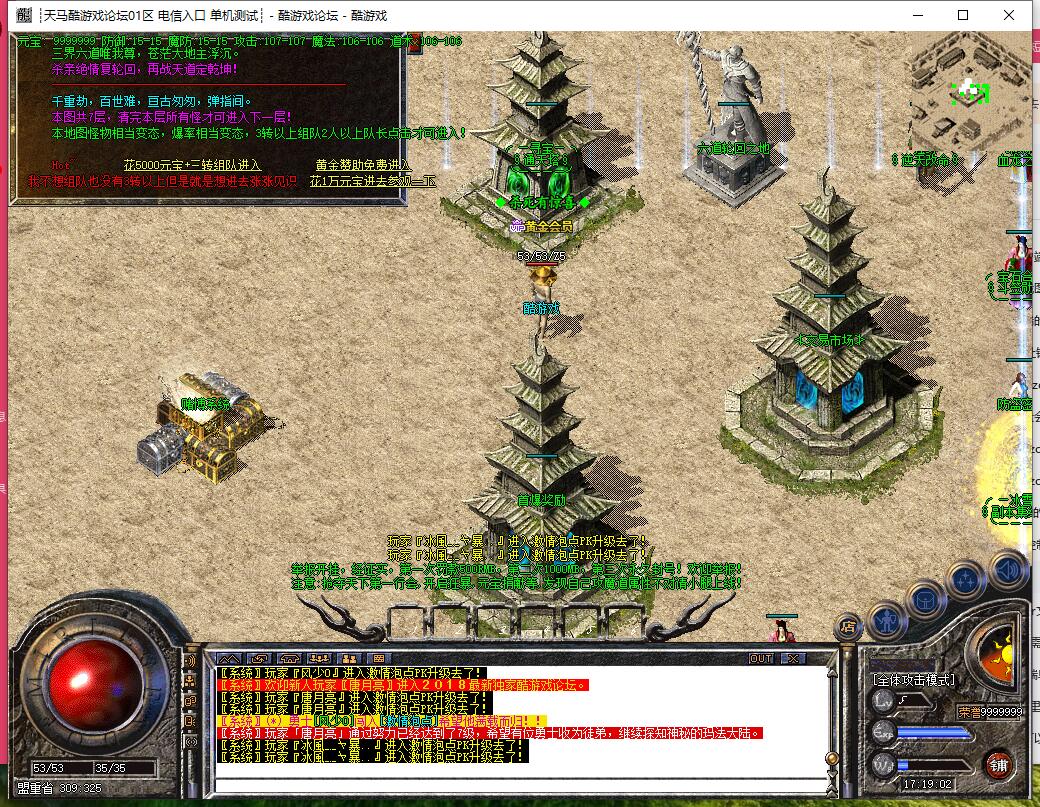Choose the '黄金赞助免费进入' entry option
Screen dimensions: 1040x807
point(362,165)
